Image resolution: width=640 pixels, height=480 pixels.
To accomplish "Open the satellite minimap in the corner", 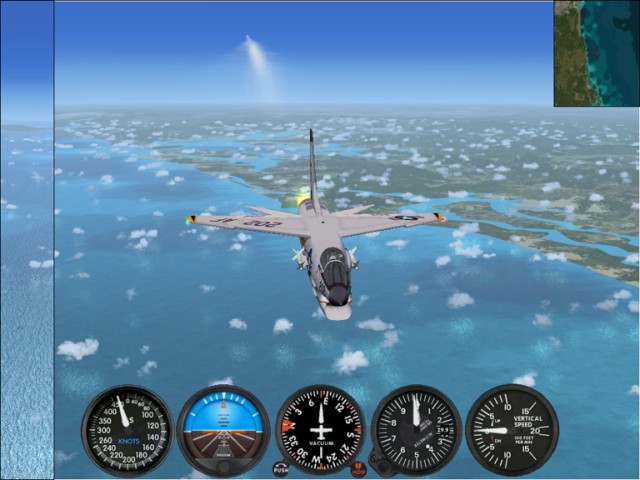I will click(x=597, y=53).
